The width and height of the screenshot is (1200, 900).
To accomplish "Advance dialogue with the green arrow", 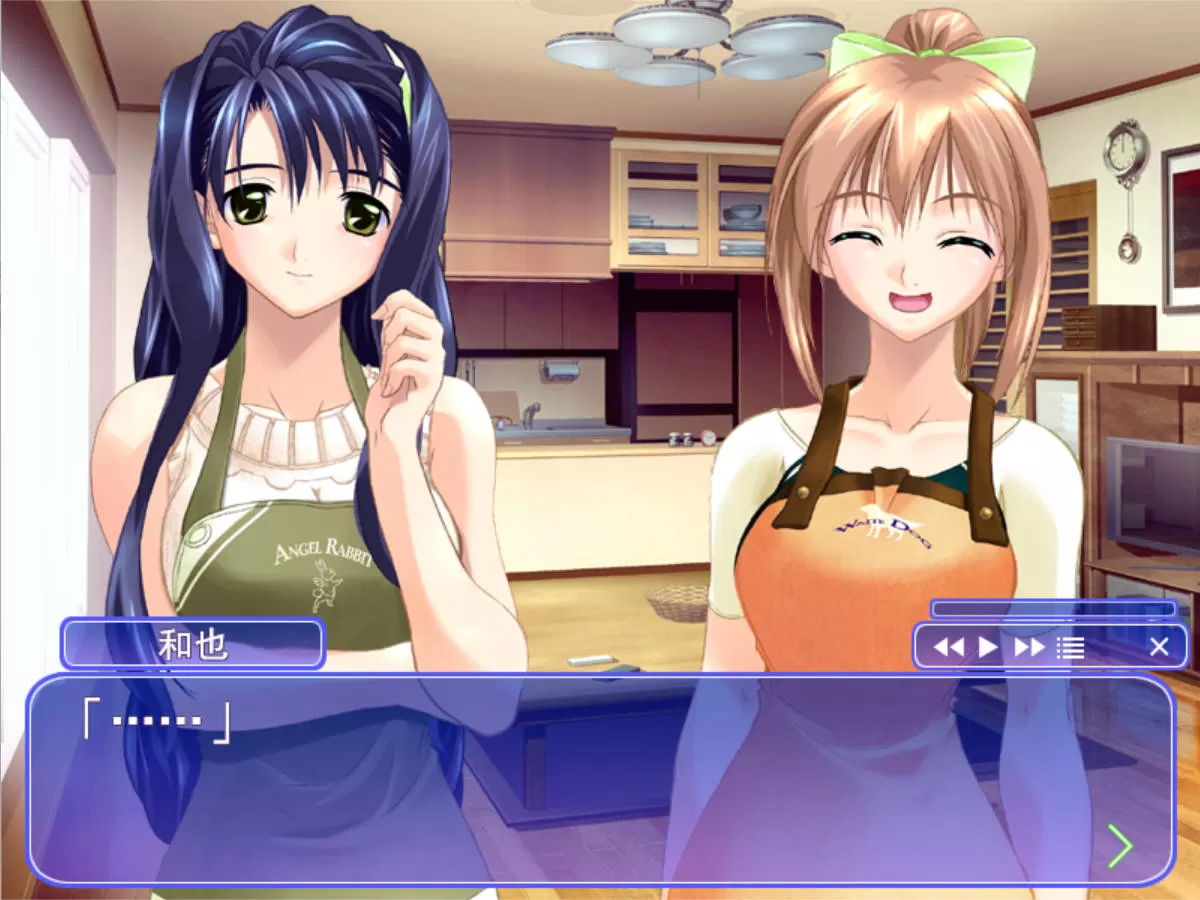I will point(1120,846).
